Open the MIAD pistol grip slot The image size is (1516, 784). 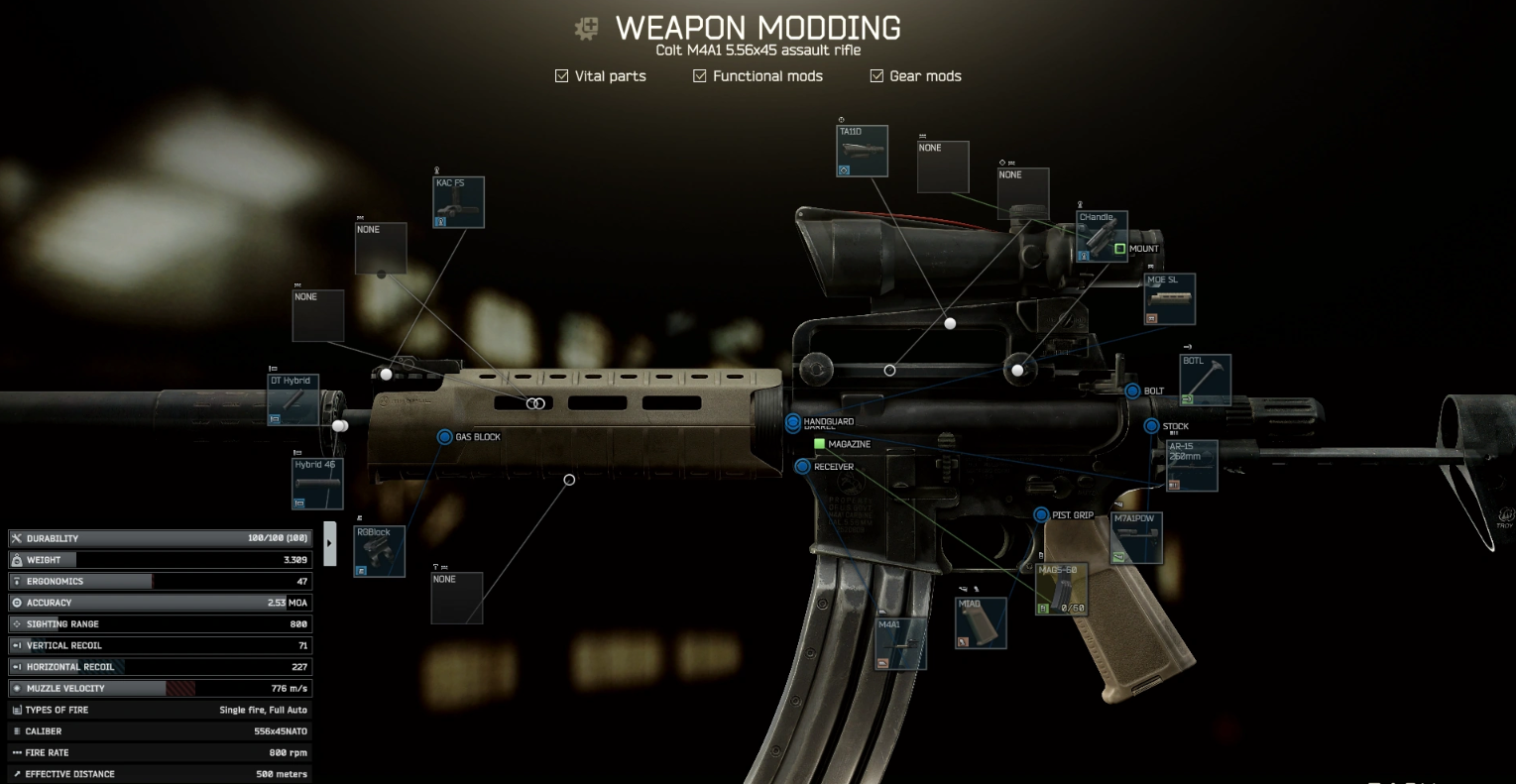tap(981, 622)
